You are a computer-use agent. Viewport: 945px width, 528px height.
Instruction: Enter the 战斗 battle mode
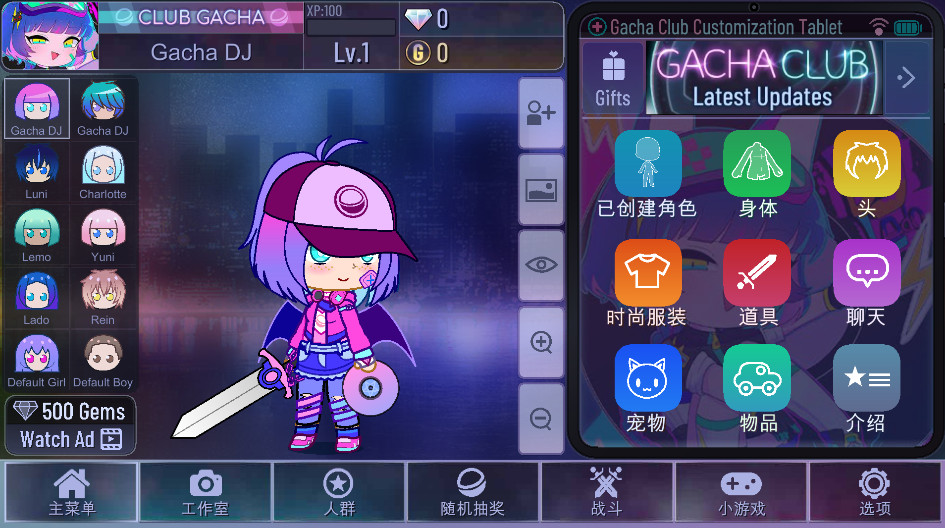tap(606, 492)
